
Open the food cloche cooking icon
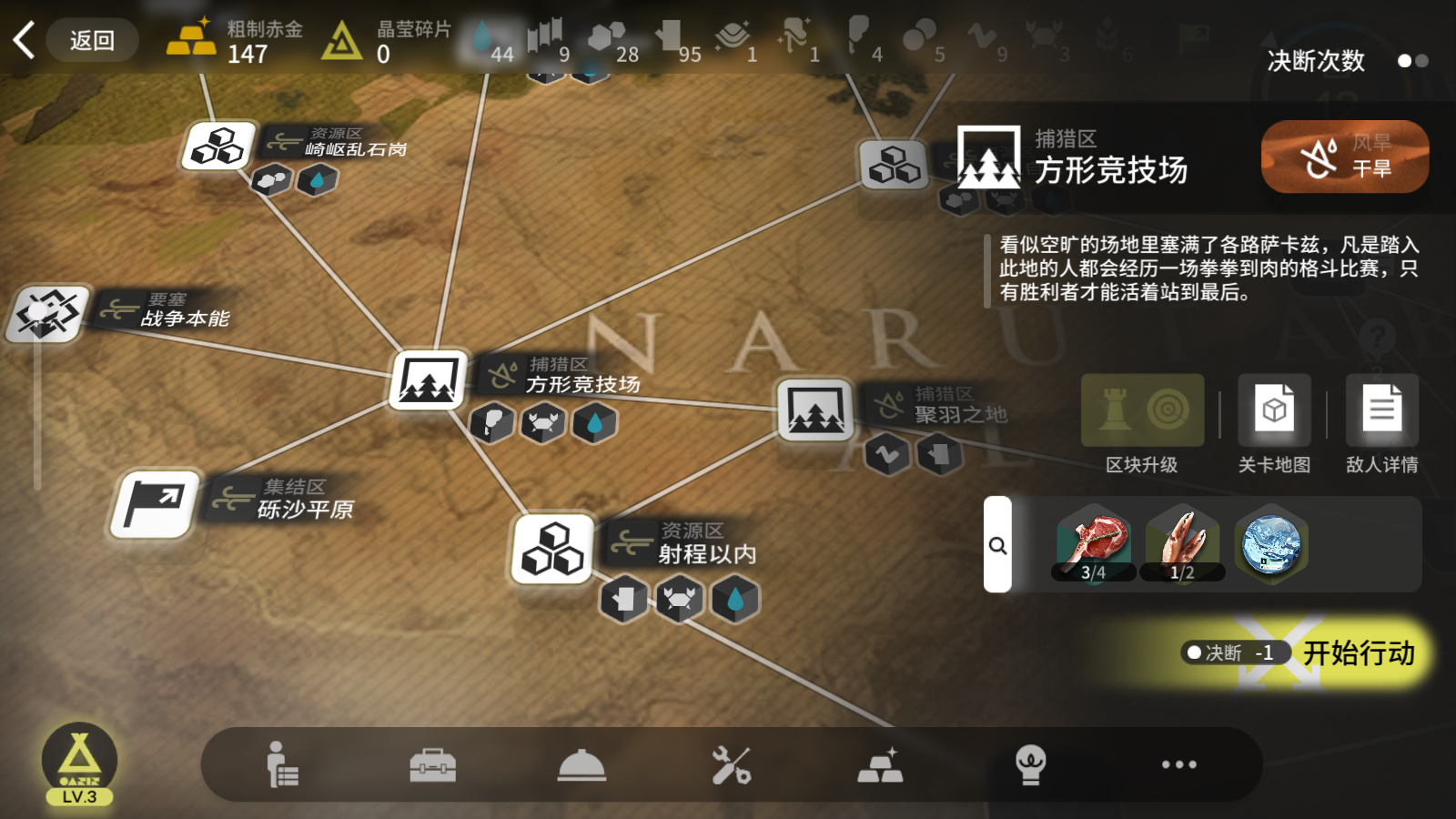[x=582, y=765]
